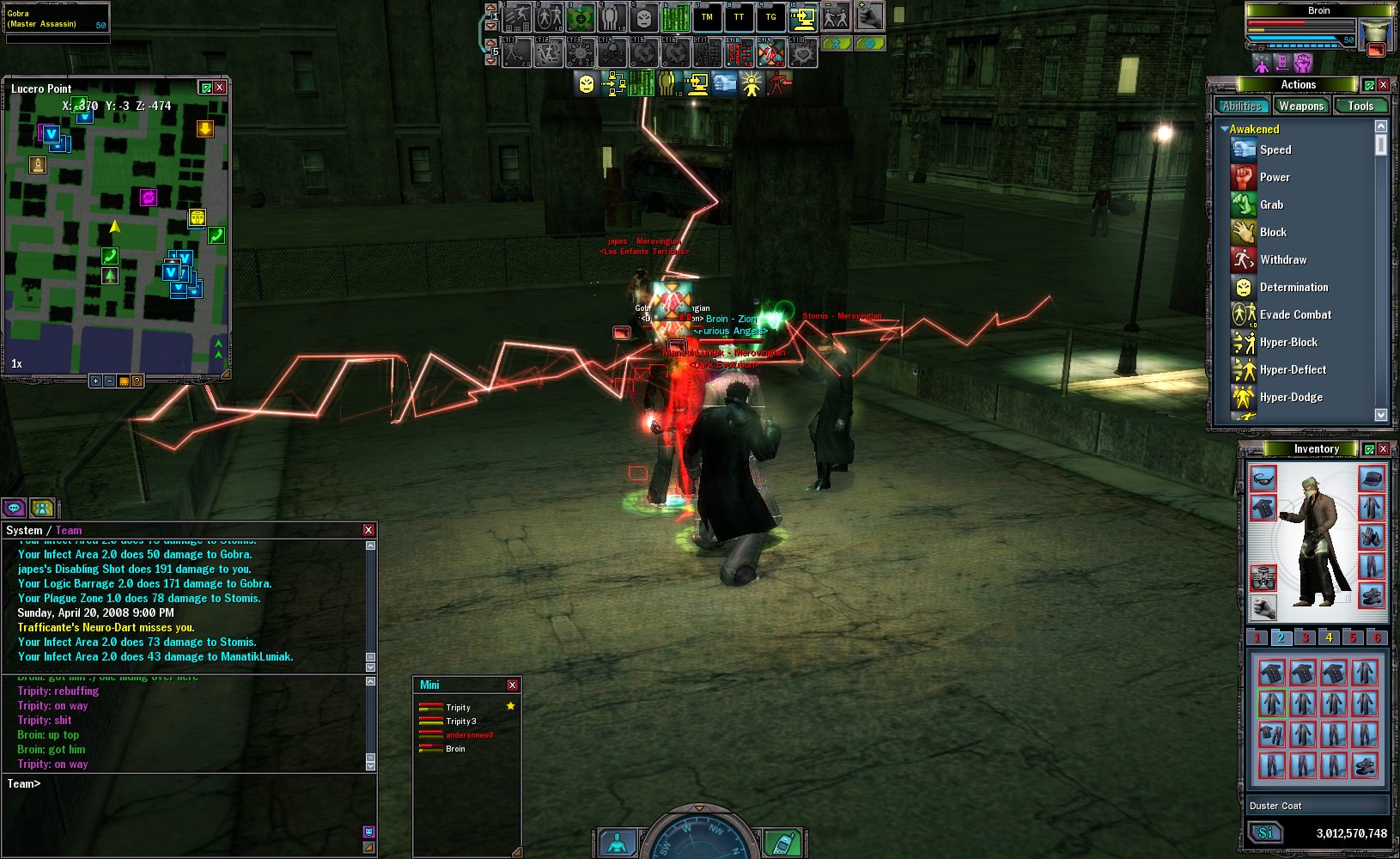Switch to the Weapons tab
This screenshot has width=1400, height=859.
point(1300,106)
